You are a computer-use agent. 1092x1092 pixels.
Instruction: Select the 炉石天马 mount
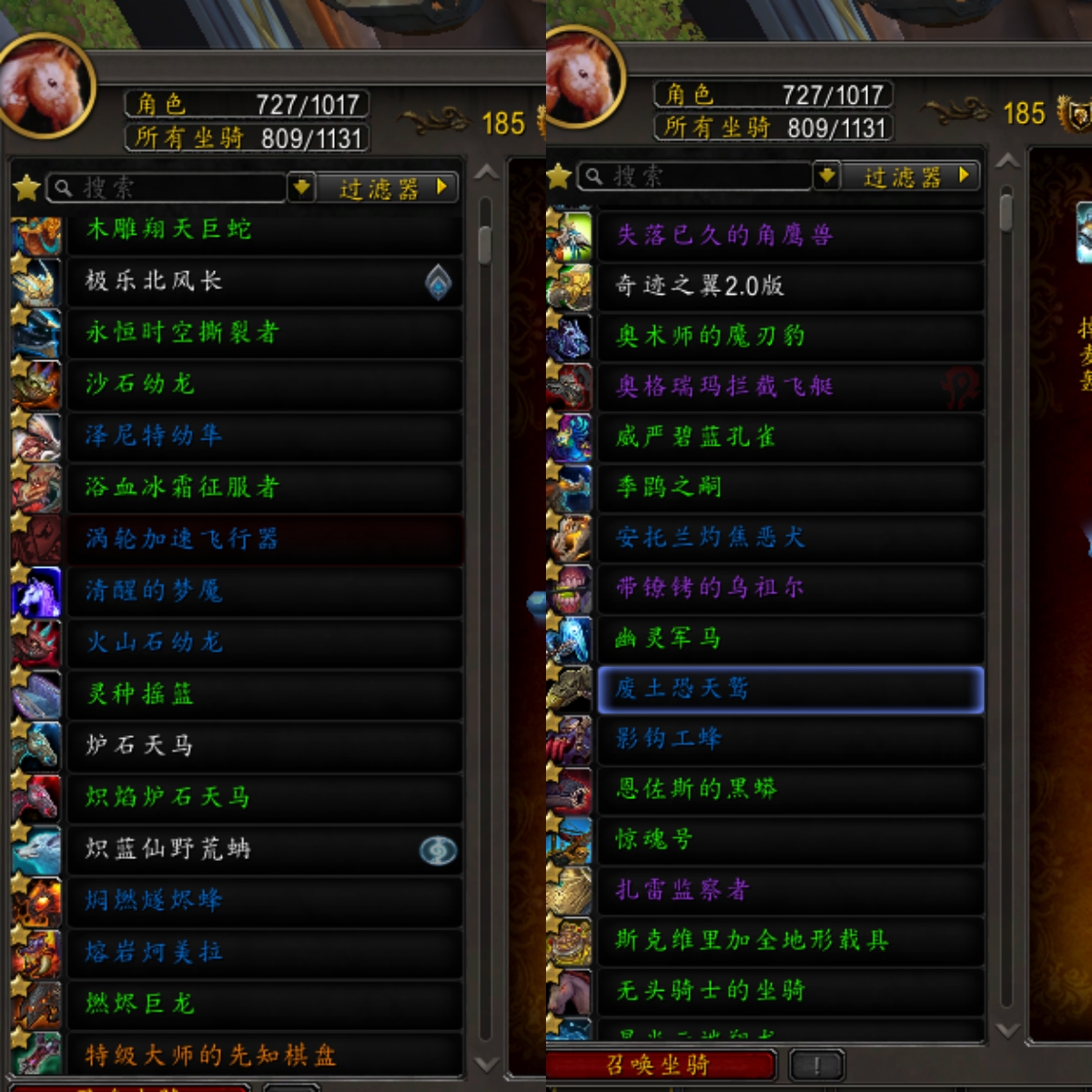264,746
